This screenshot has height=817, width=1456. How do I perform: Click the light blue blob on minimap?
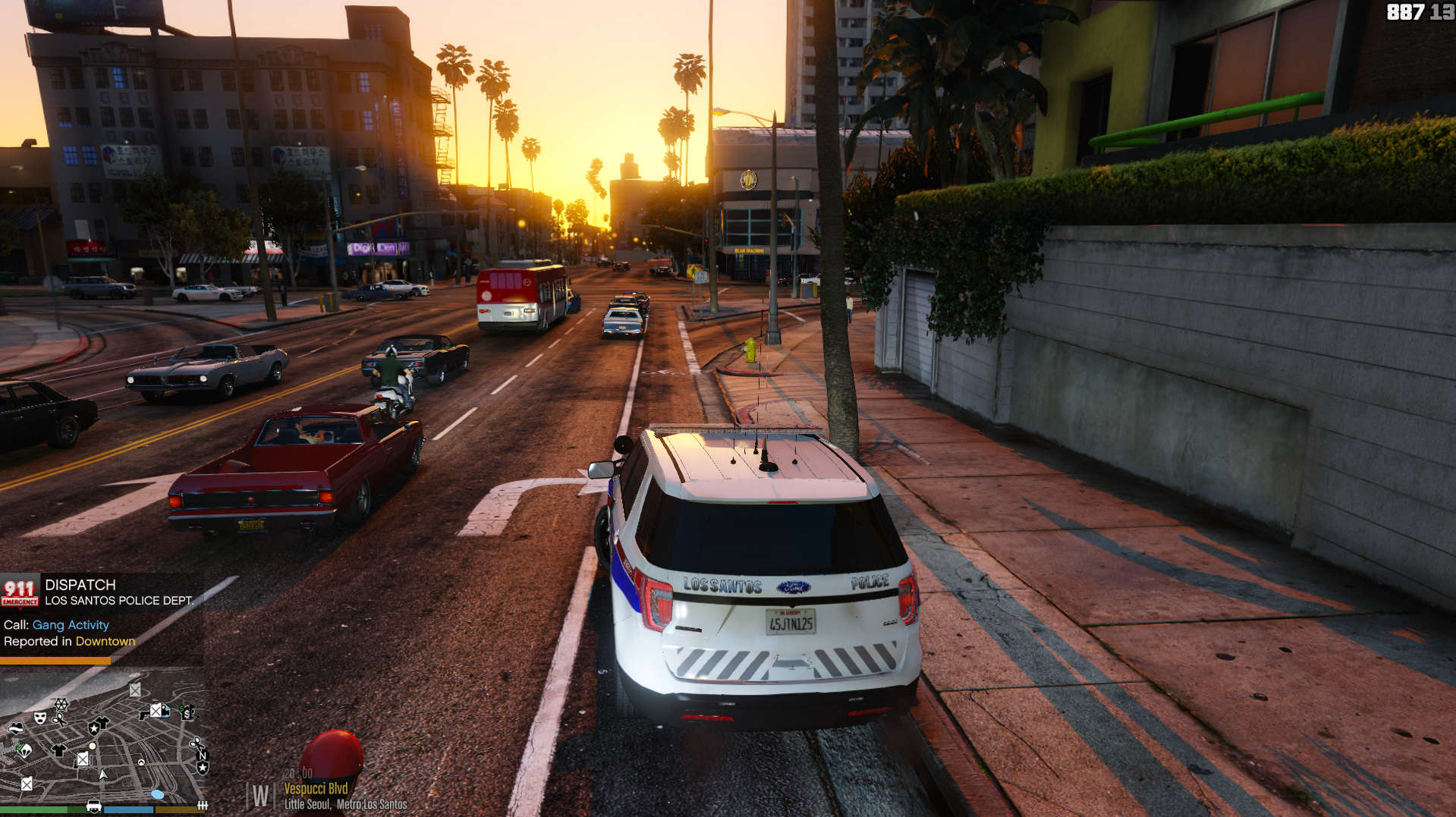pyautogui.click(x=158, y=794)
